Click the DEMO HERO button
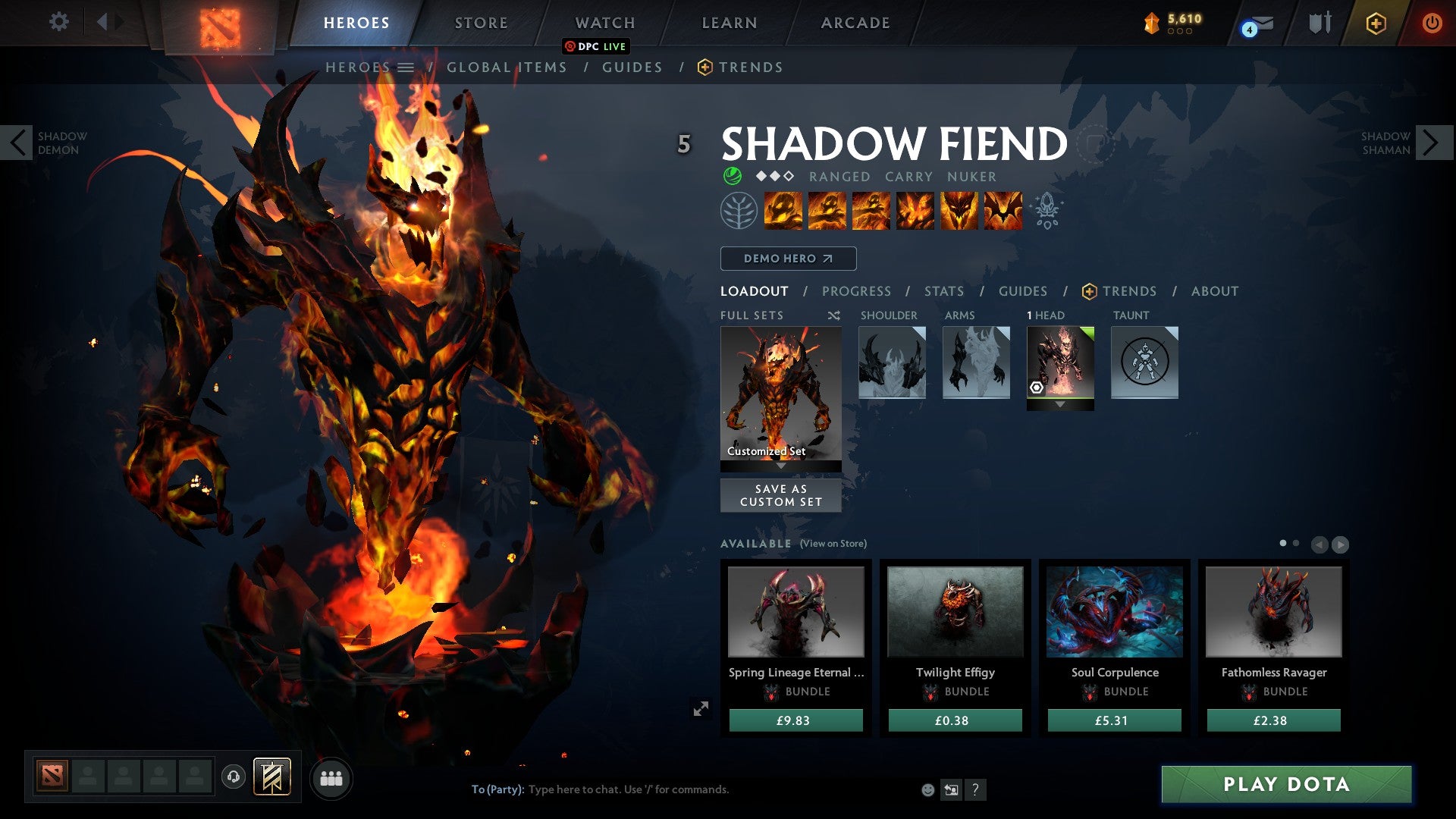The height and width of the screenshot is (819, 1456). click(787, 258)
